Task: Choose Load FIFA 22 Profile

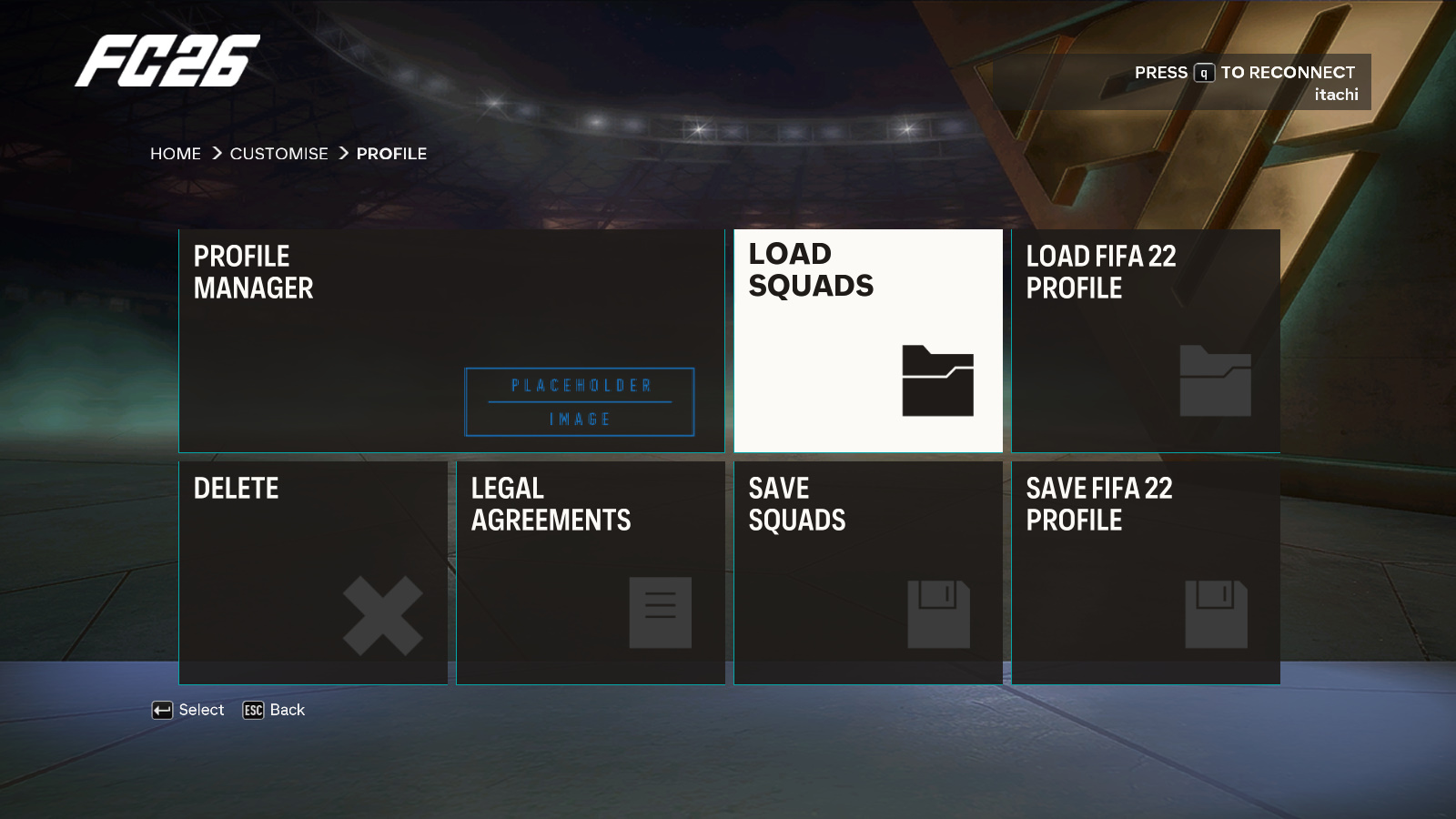Action: tap(1145, 340)
